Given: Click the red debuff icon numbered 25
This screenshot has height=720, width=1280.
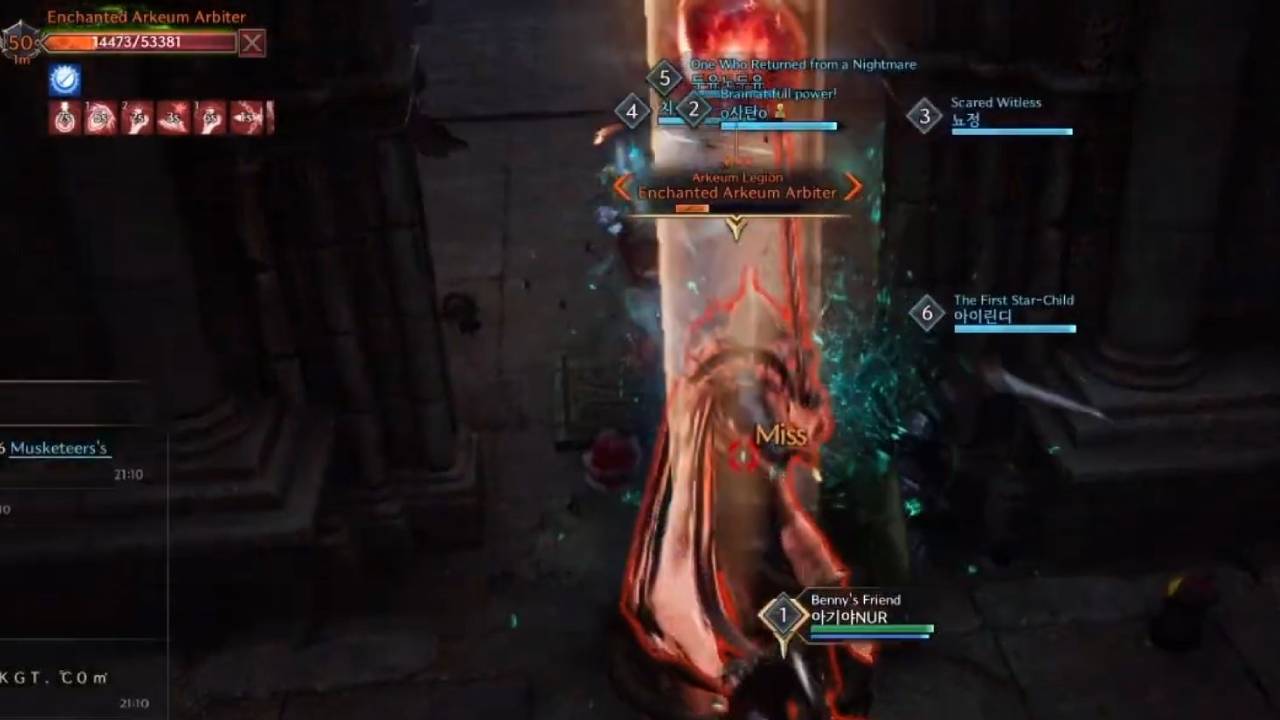Looking at the screenshot, I should point(136,117).
